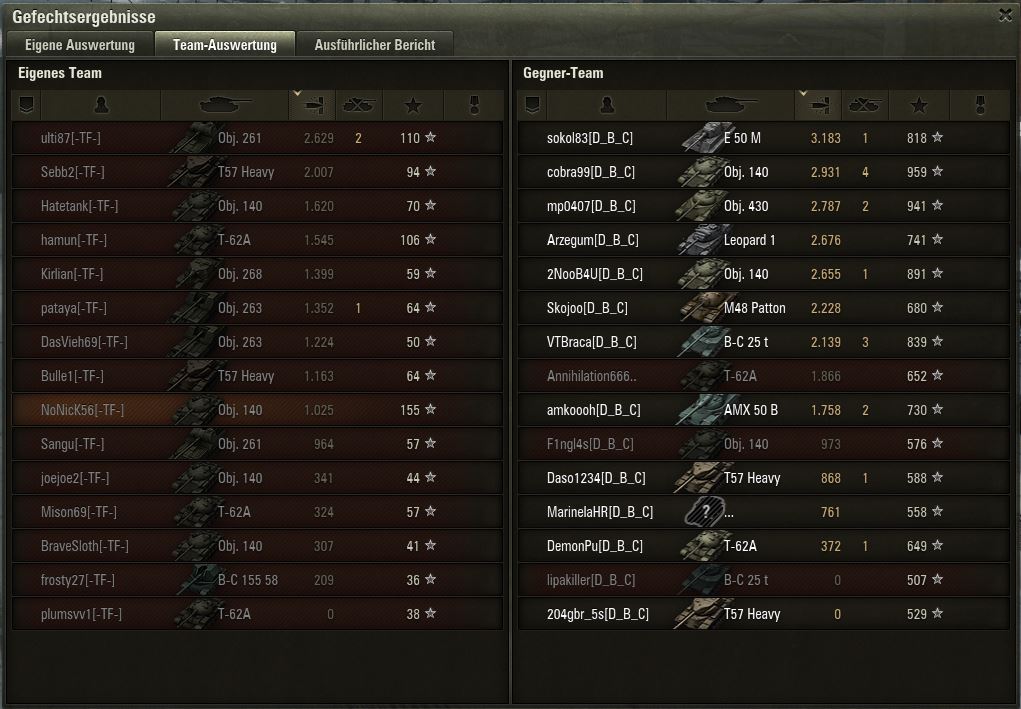Select the amkoooh AMX 50 B row

pyautogui.click(x=763, y=410)
